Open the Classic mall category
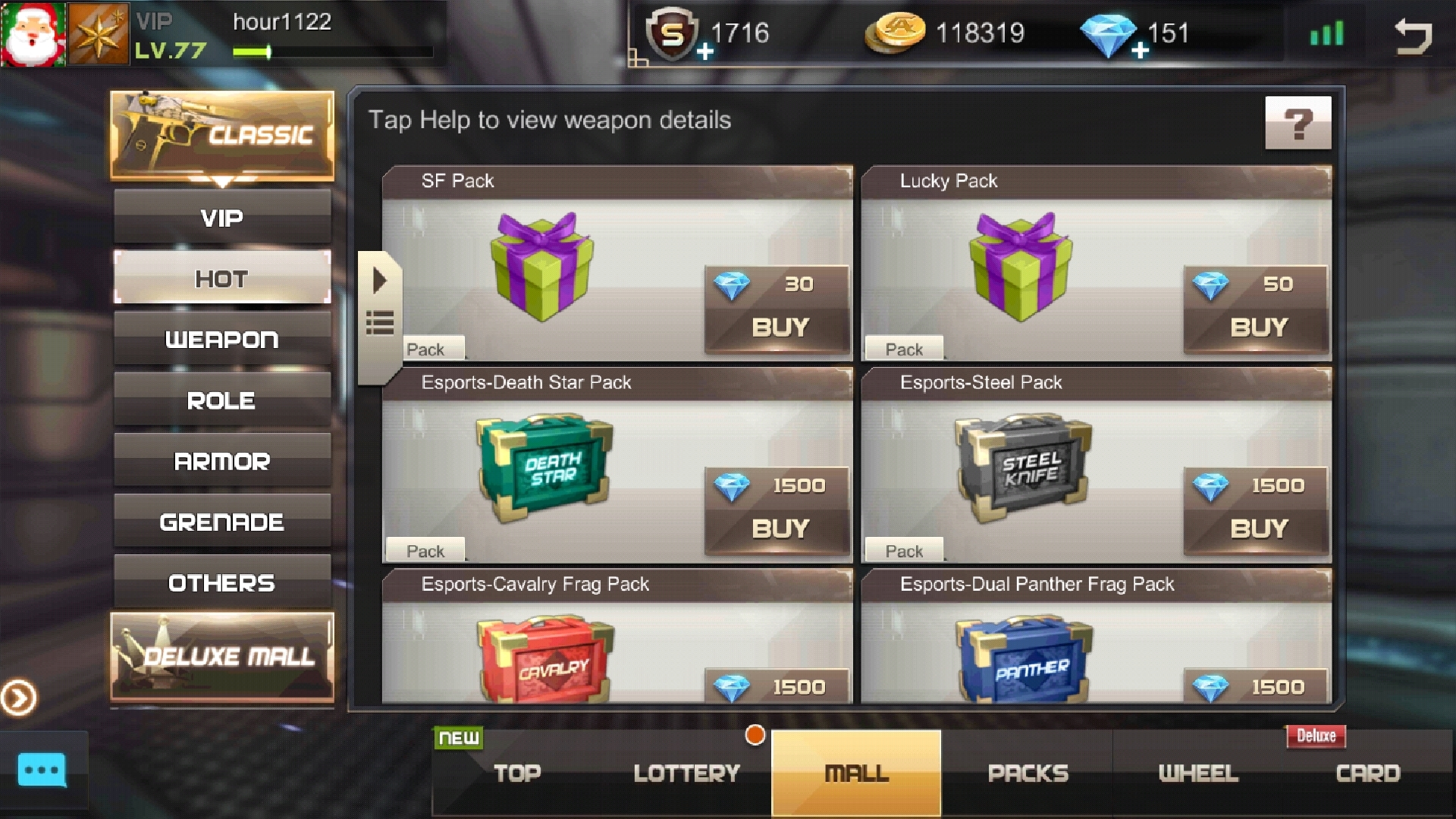This screenshot has width=1456, height=819. [221, 136]
